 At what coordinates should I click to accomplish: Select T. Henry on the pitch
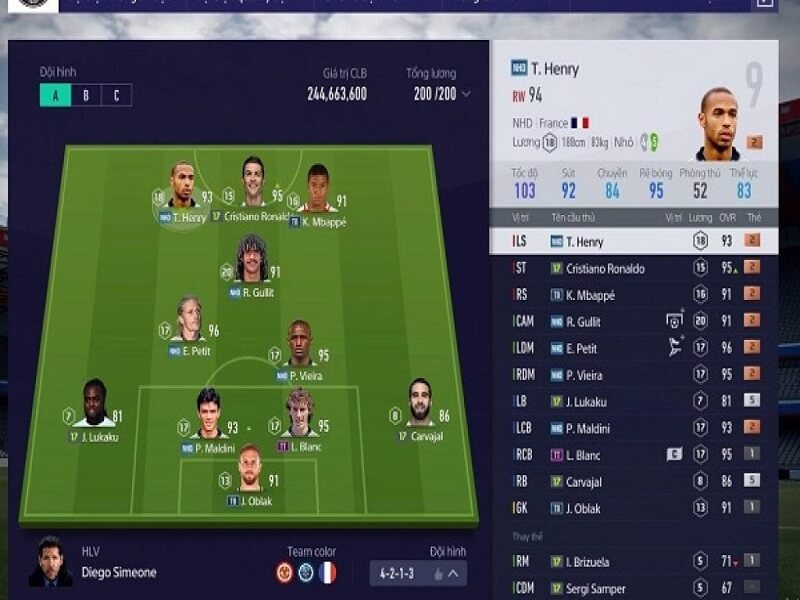(181, 186)
